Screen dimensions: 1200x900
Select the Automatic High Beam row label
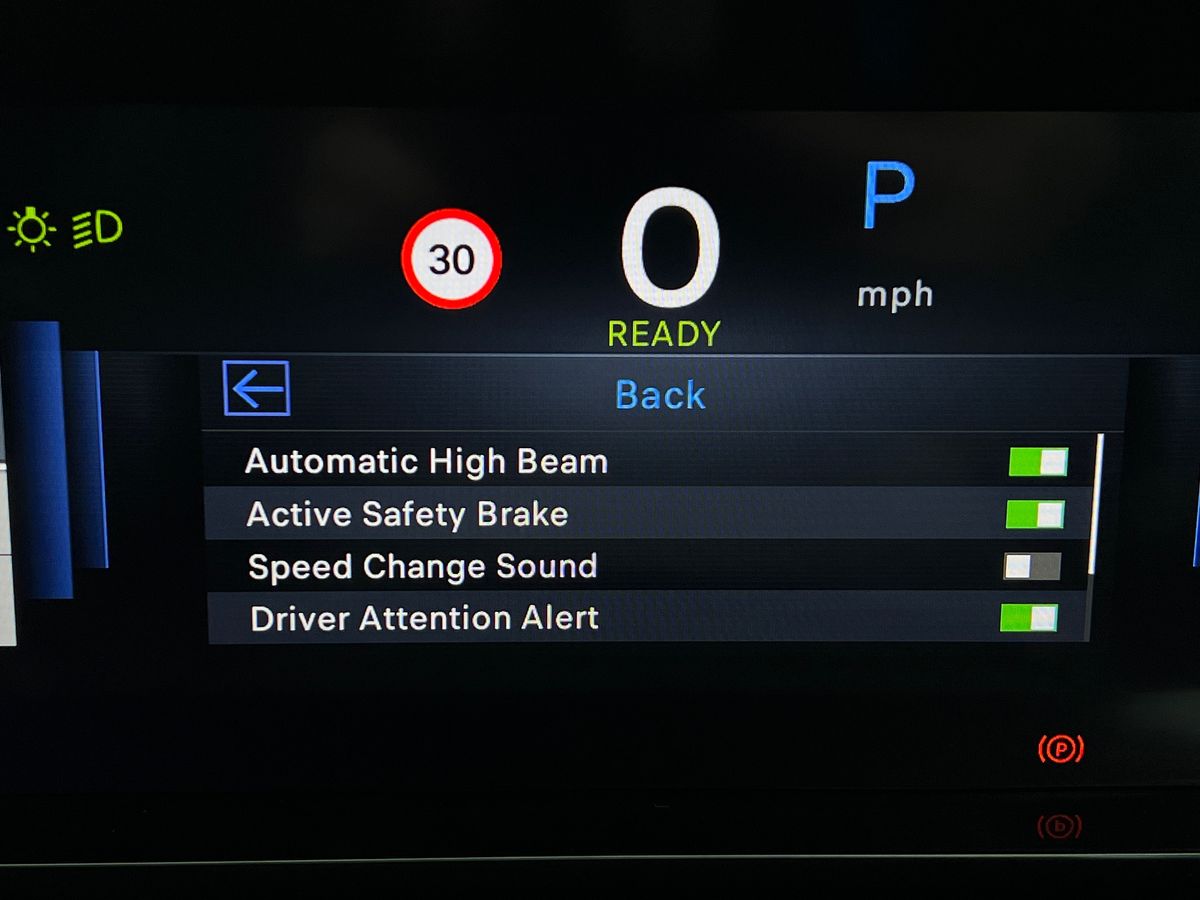(x=427, y=462)
